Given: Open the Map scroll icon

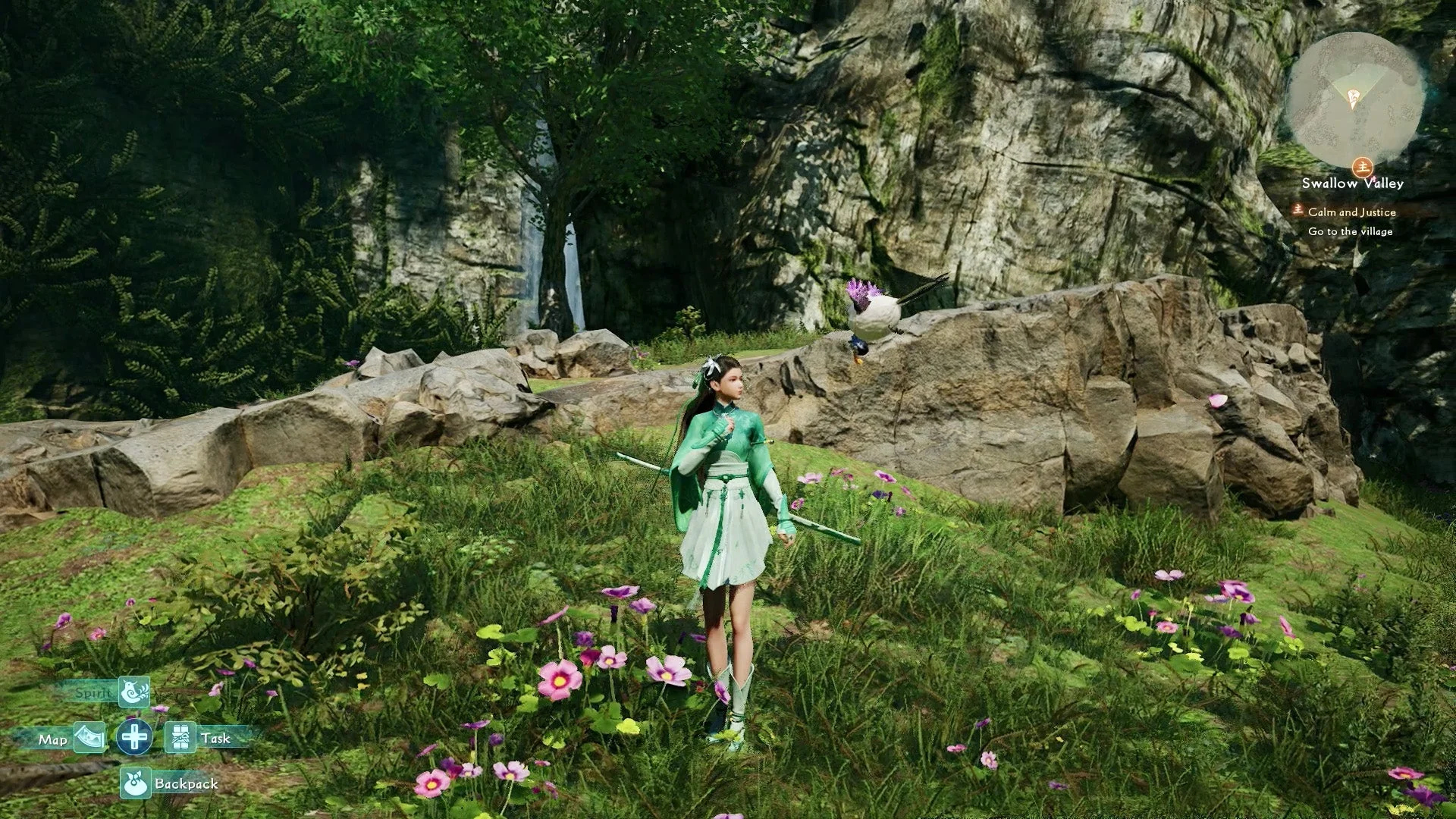Looking at the screenshot, I should tap(89, 736).
